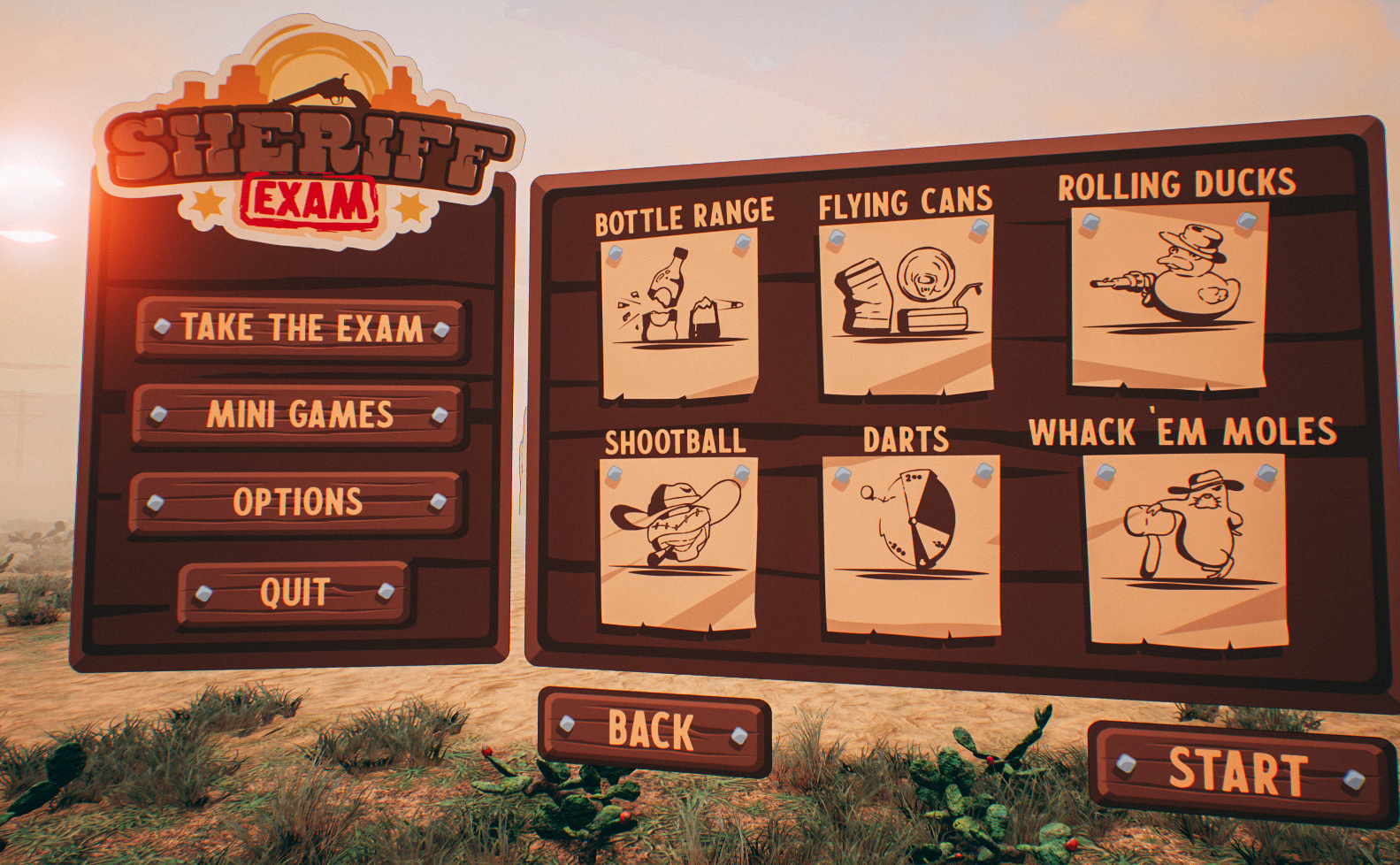Viewport: 1400px width, 865px height.
Task: Open the Options menu
Action: pyautogui.click(x=297, y=502)
